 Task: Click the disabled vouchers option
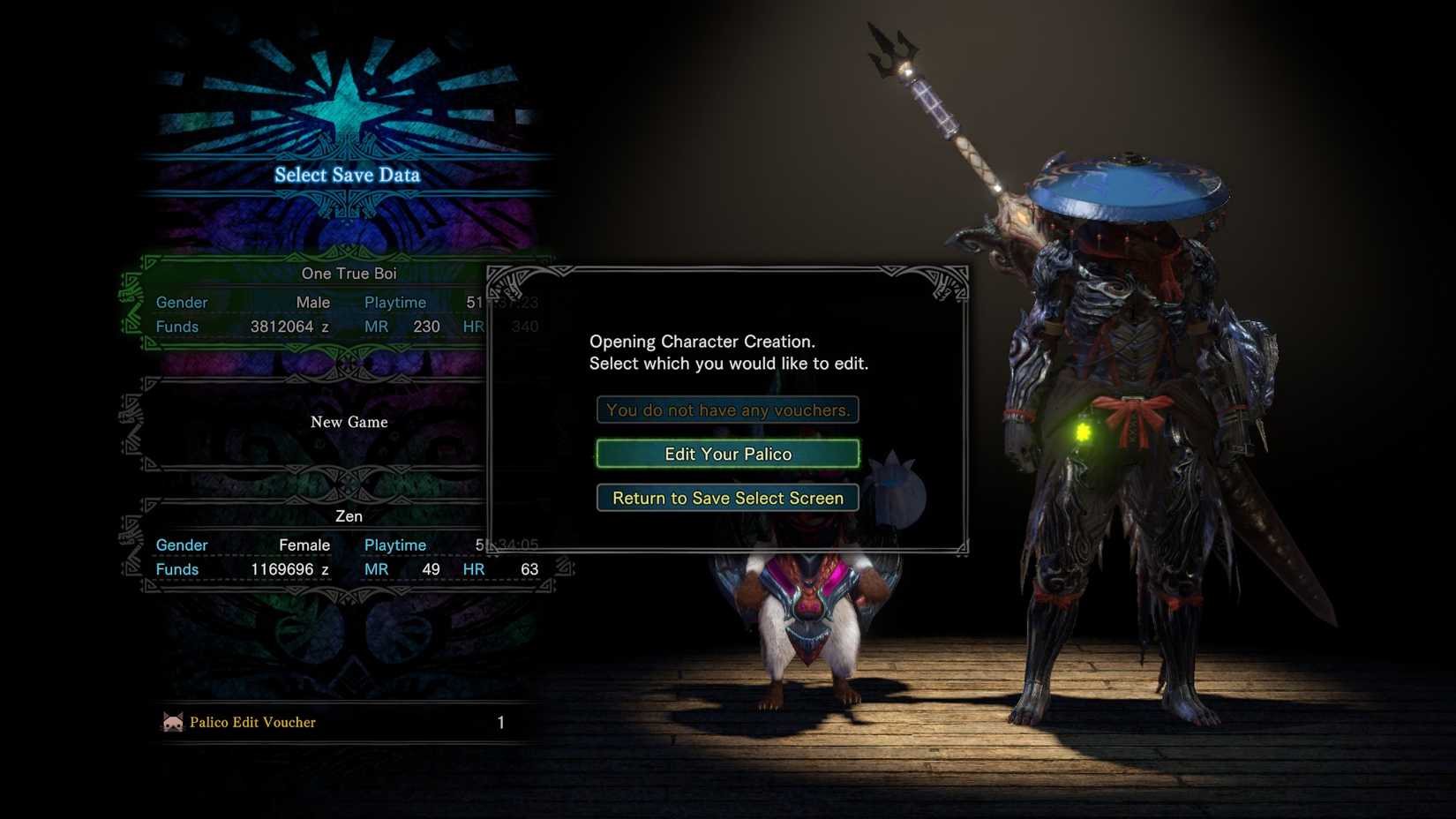[726, 409]
